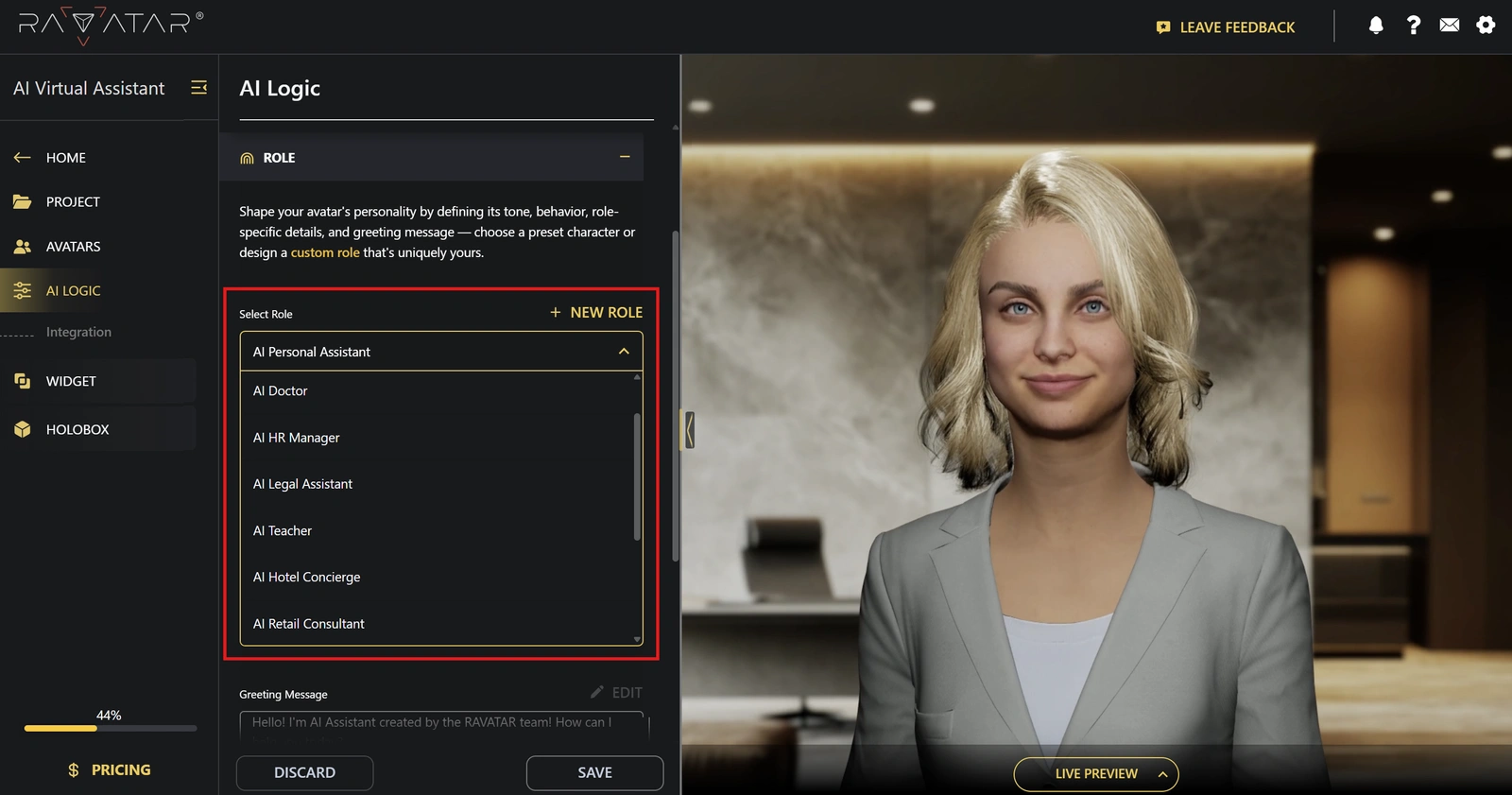Collapse the ROLE section
The image size is (1512, 795).
624,157
